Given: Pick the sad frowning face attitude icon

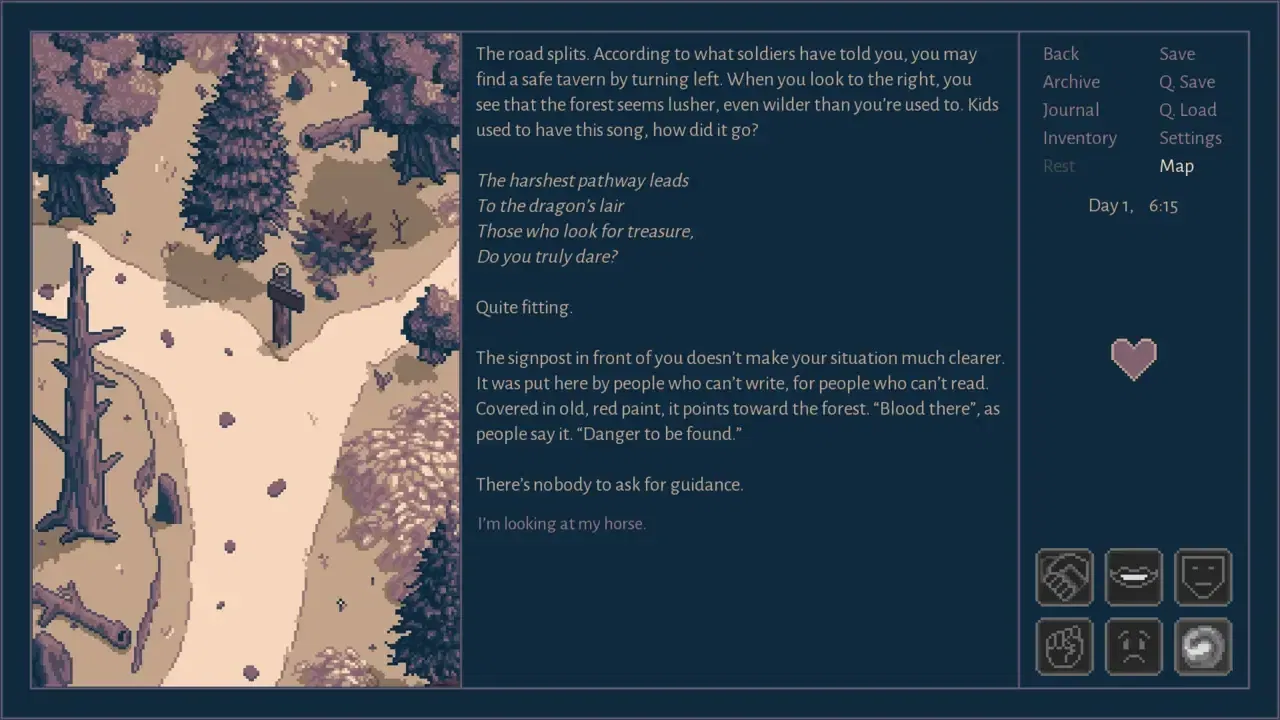Looking at the screenshot, I should pyautogui.click(x=1133, y=646).
